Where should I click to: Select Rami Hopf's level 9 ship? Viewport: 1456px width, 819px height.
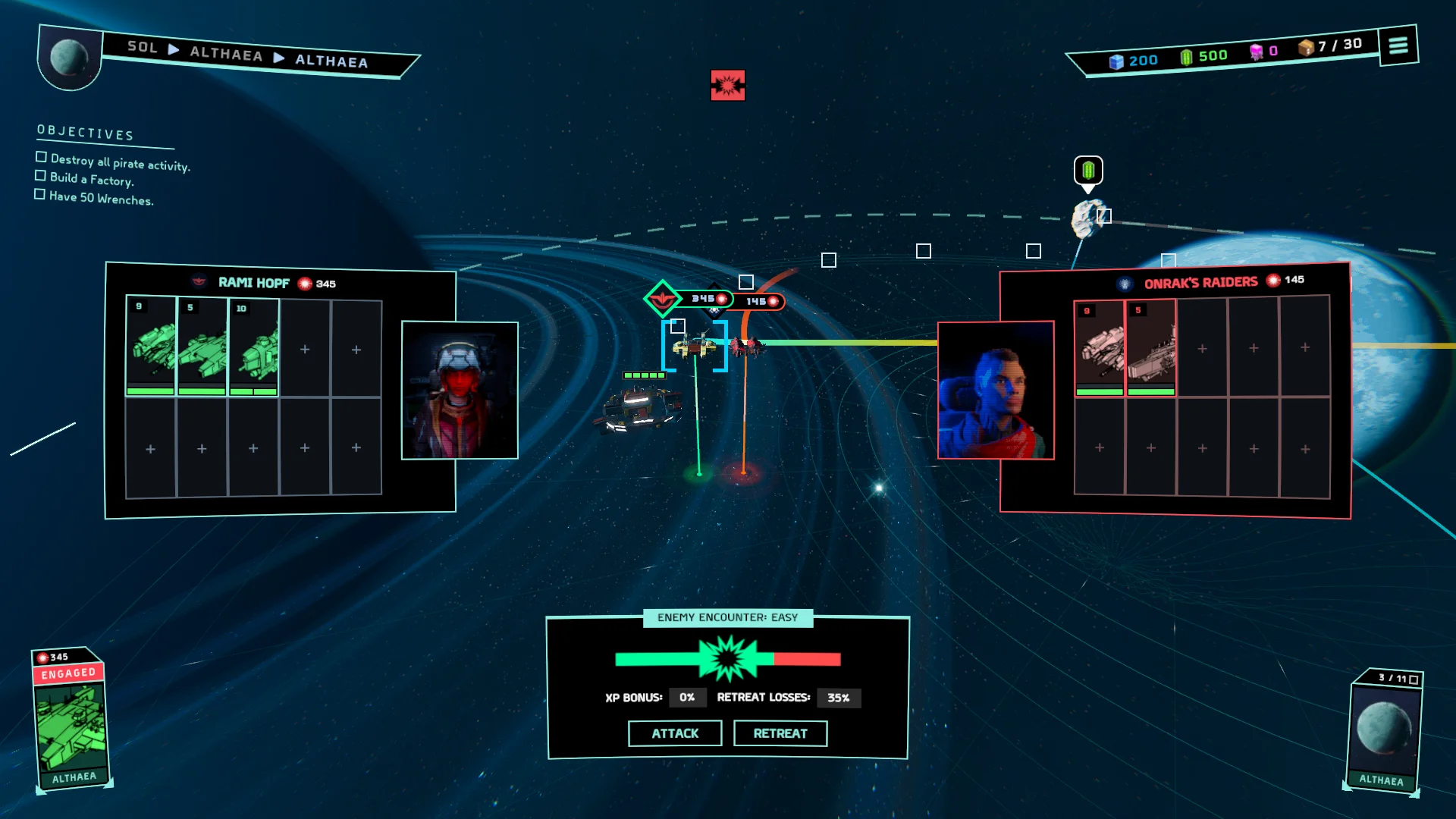tap(151, 346)
